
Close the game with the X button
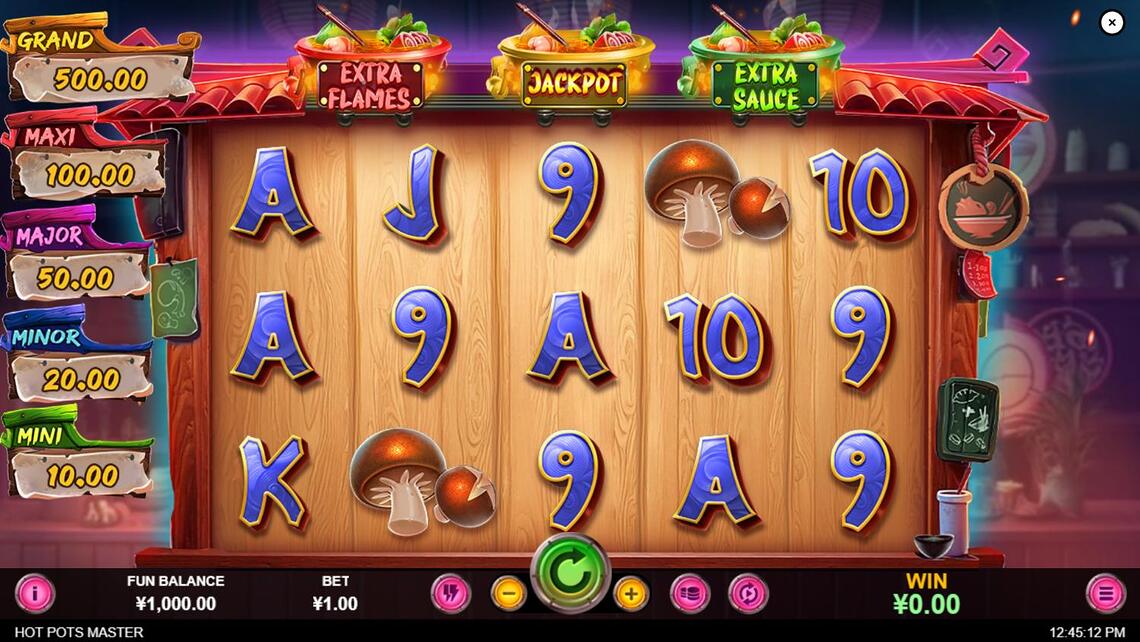1112,22
